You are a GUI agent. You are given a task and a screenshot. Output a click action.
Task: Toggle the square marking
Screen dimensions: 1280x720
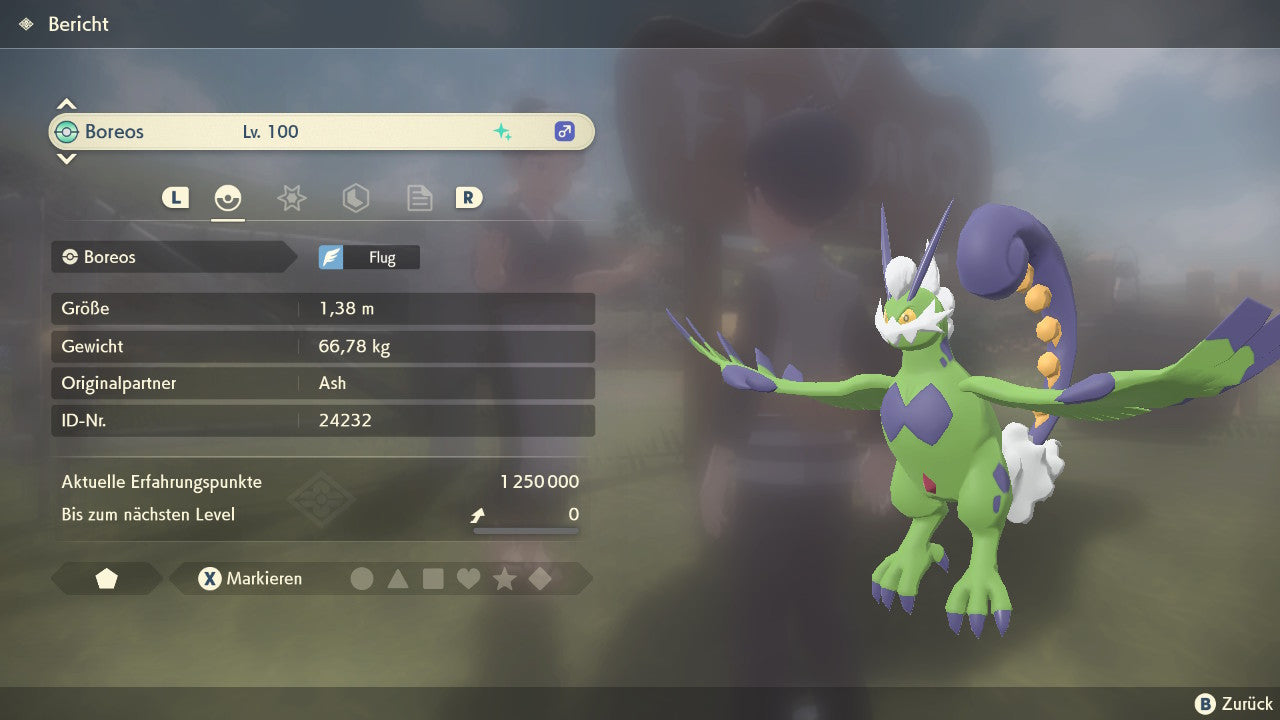433,578
